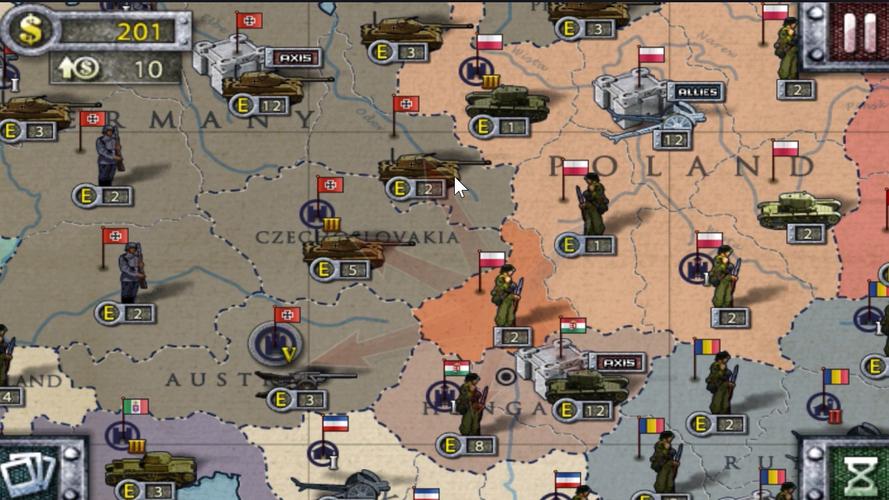Image resolution: width=889 pixels, height=500 pixels.
Task: Select the Polish tank with strength 1
Action: pyautogui.click(x=507, y=104)
